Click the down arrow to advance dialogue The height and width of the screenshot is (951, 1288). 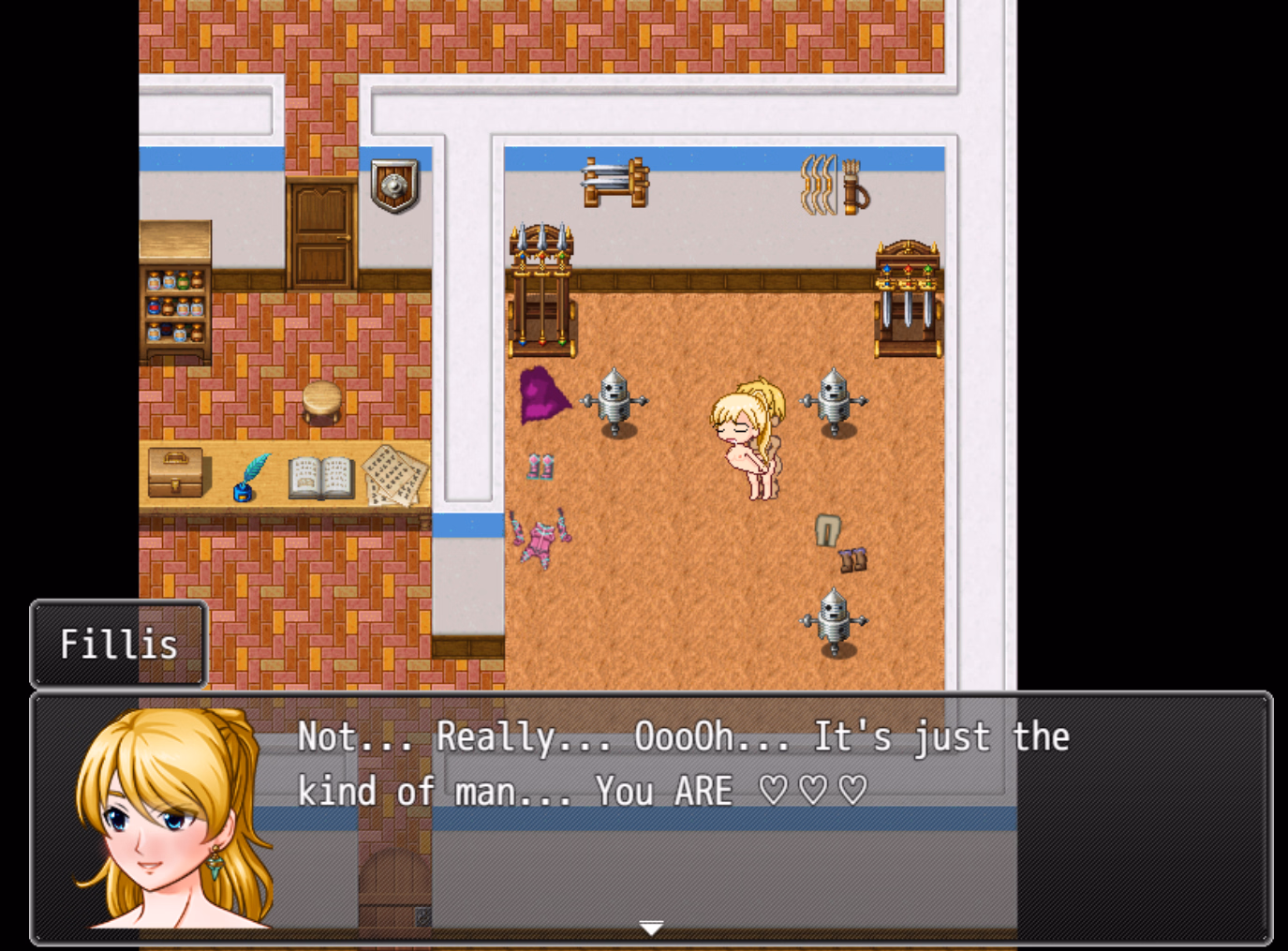coord(651,926)
